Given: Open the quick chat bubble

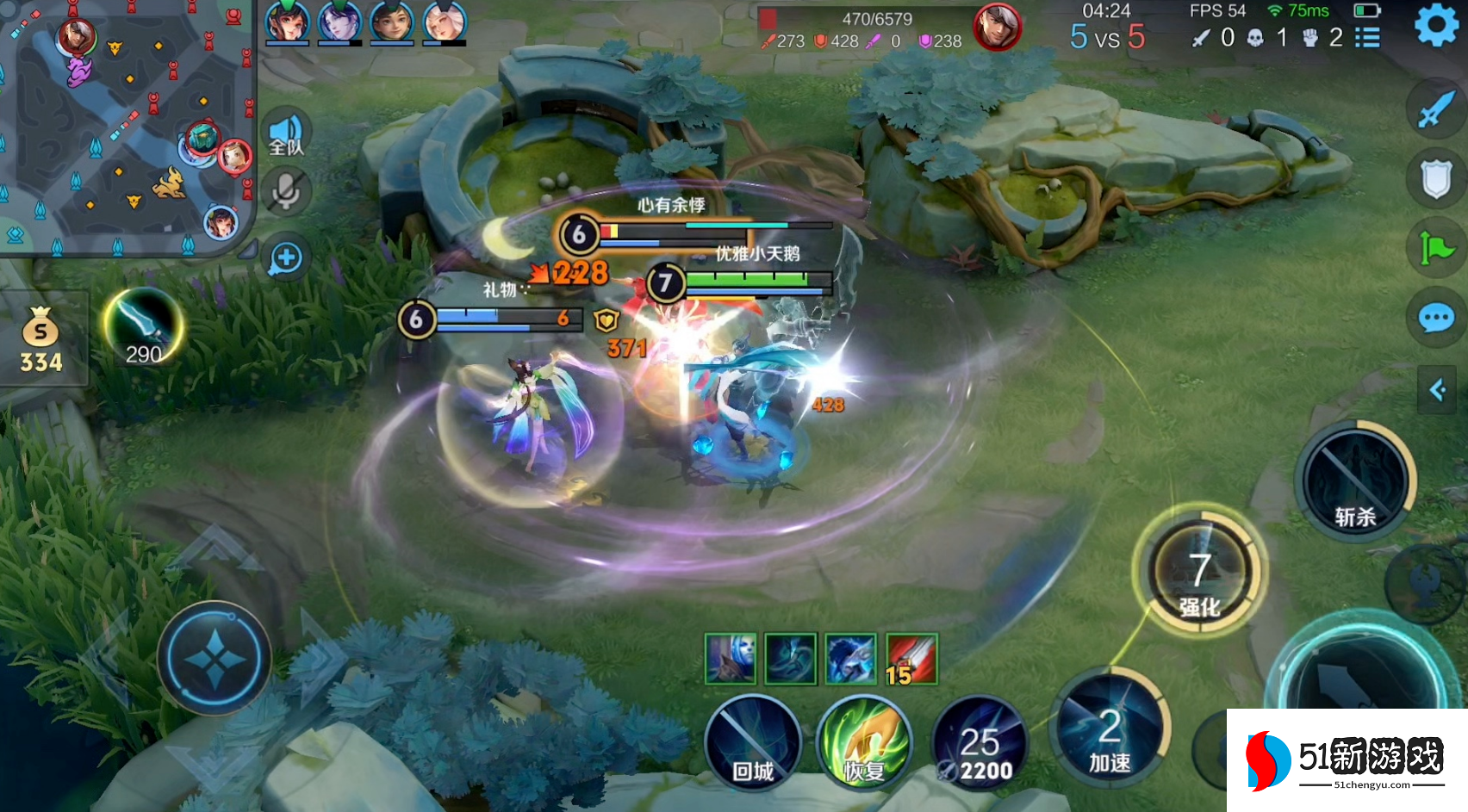Looking at the screenshot, I should [x=1435, y=319].
